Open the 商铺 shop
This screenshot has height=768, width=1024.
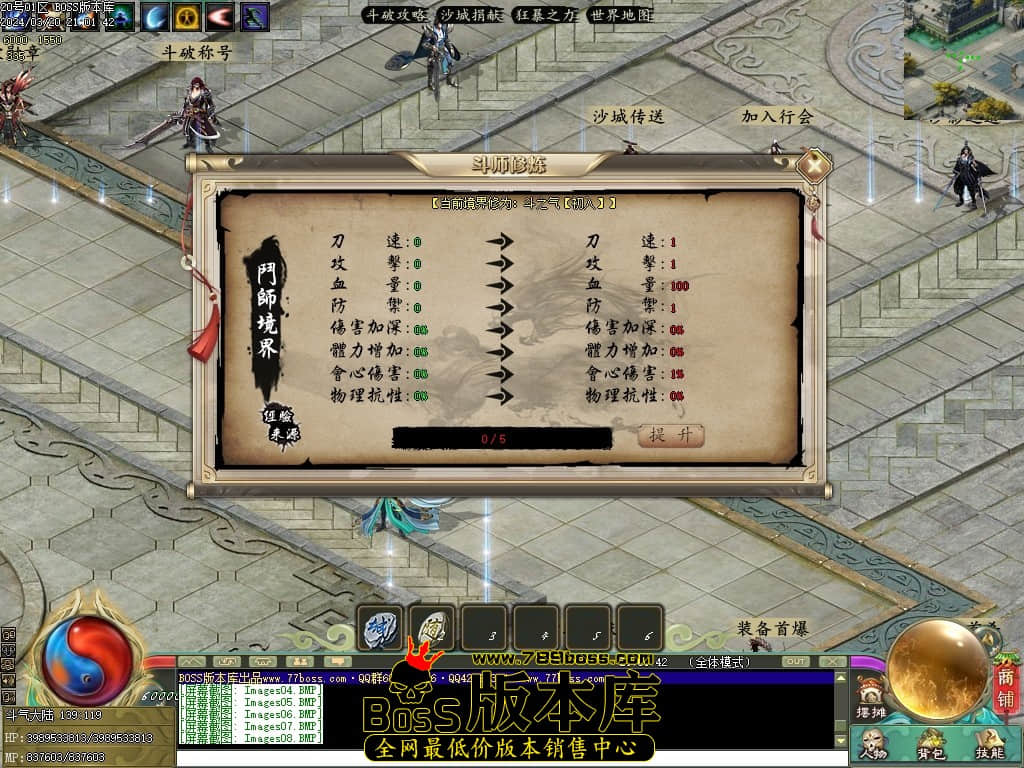coord(1005,690)
